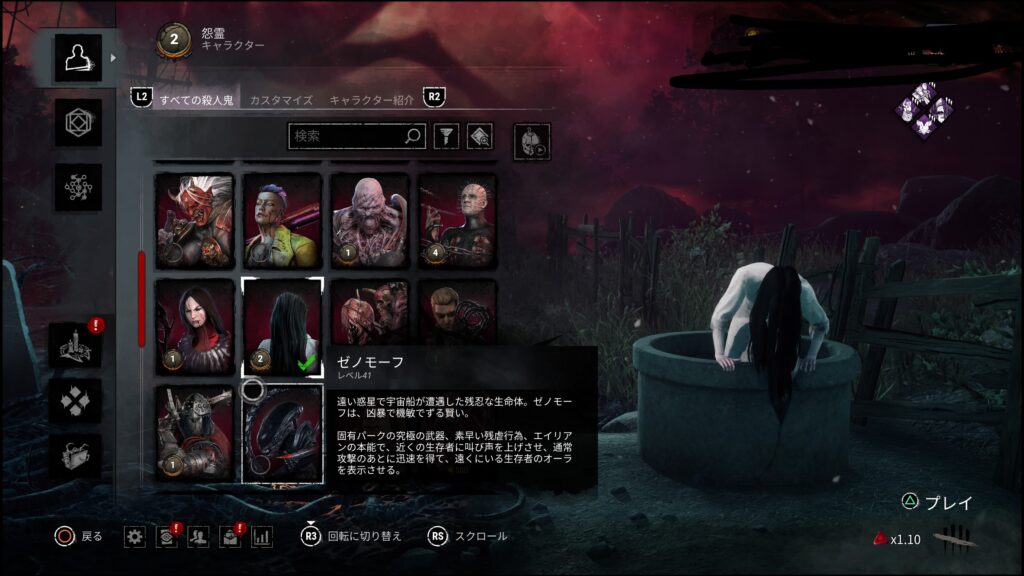Open the Bloodweb node icon in sidebar
Image resolution: width=1024 pixels, height=576 pixels.
[x=77, y=187]
